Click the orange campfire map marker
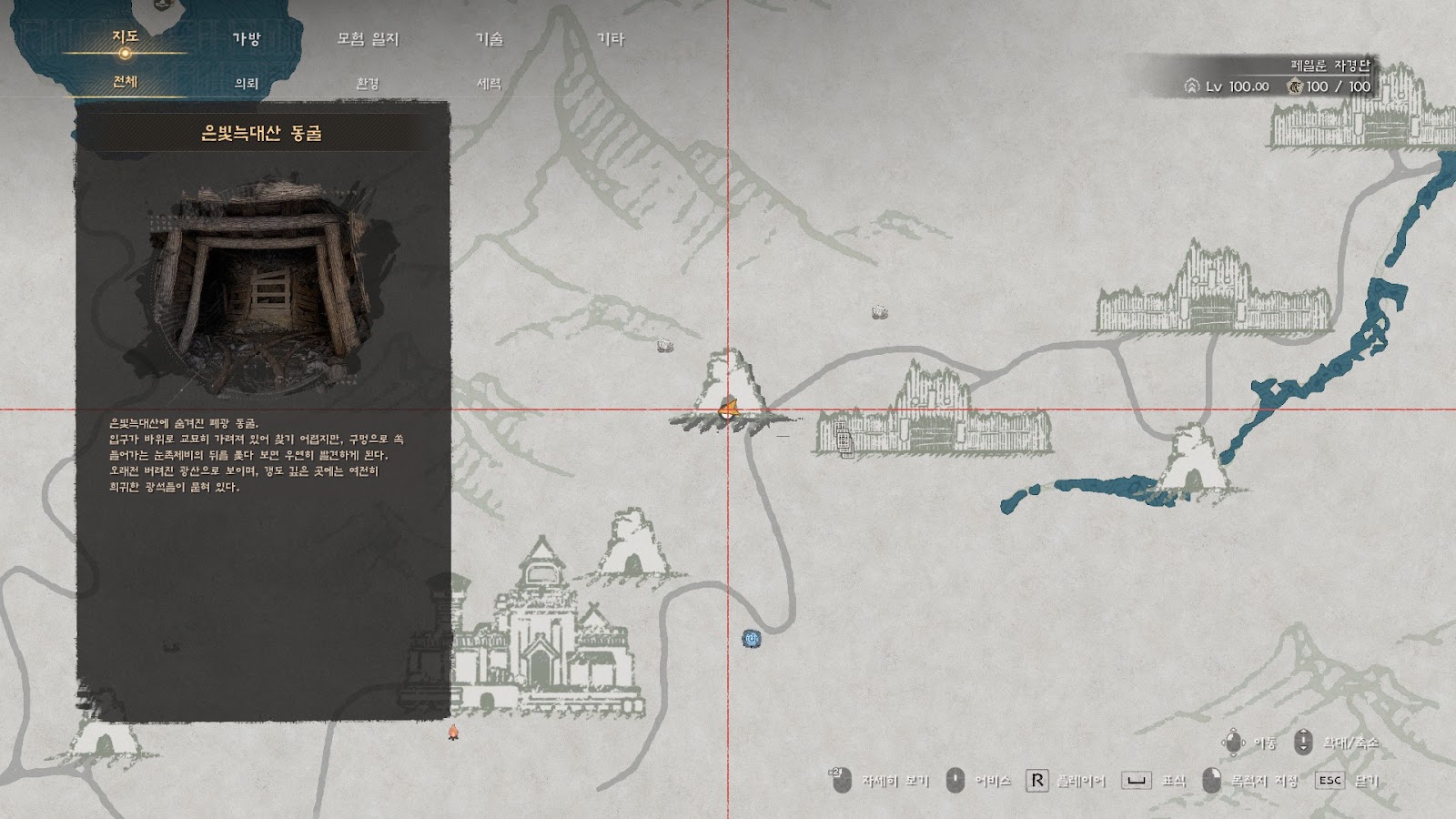The width and height of the screenshot is (1456, 819). 453,731
